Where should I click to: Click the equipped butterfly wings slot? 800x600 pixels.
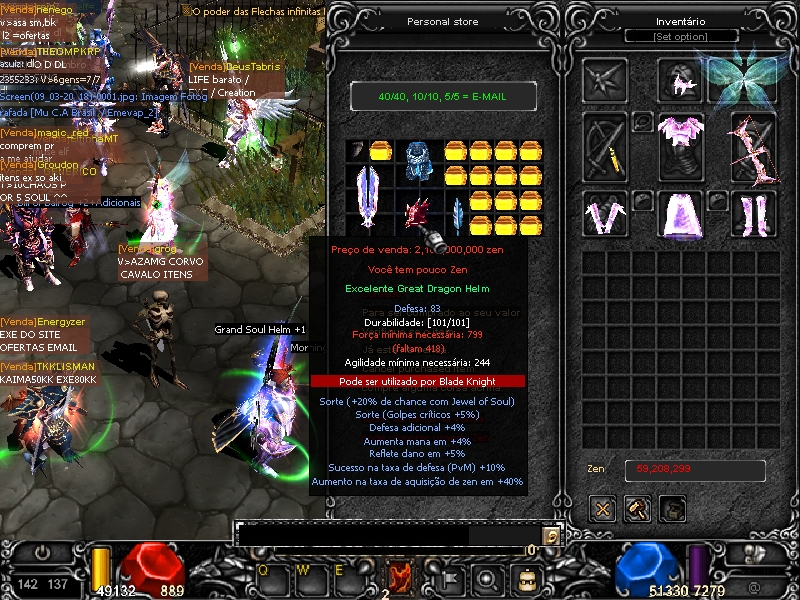[753, 80]
